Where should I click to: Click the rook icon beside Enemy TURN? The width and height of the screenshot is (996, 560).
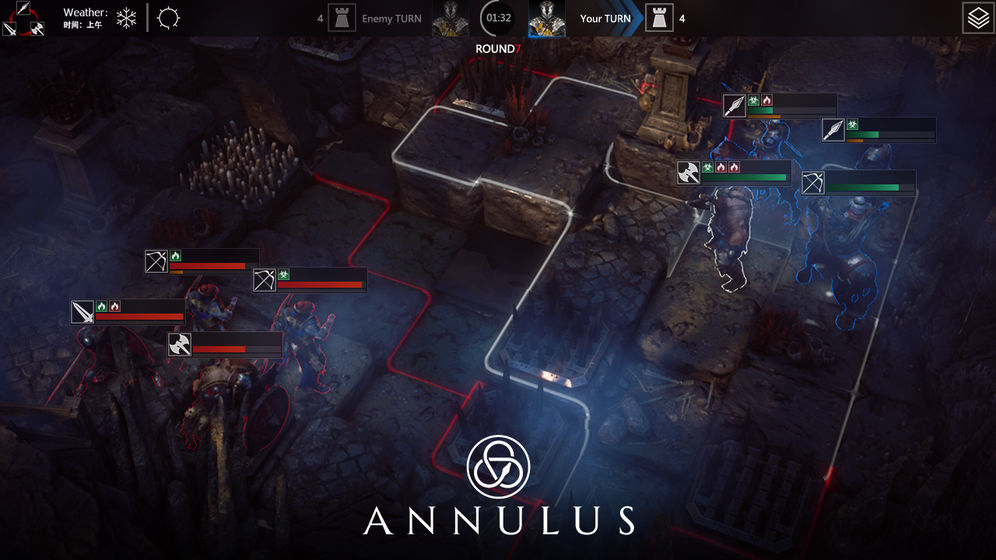342,18
